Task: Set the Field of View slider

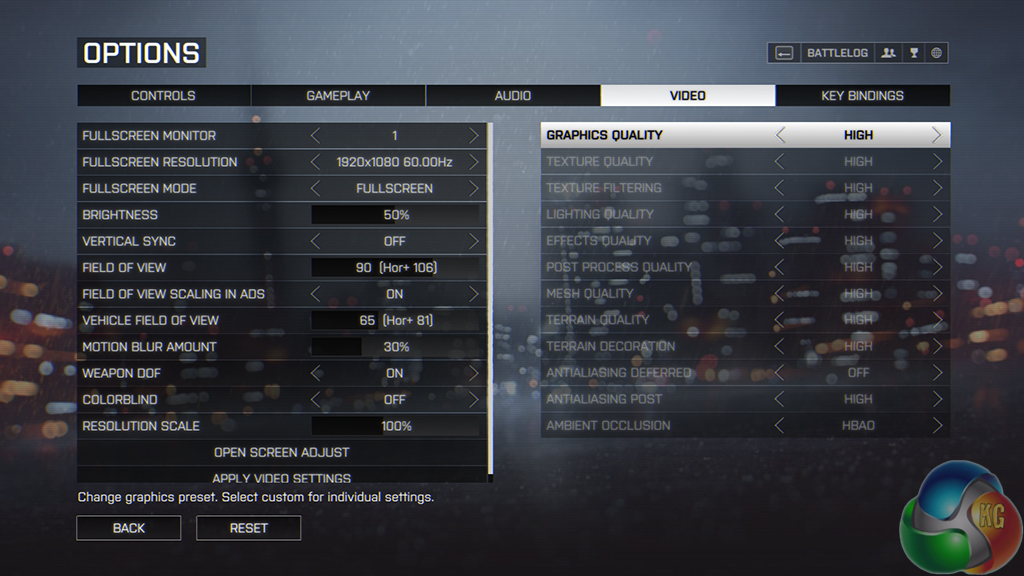Action: pos(397,268)
